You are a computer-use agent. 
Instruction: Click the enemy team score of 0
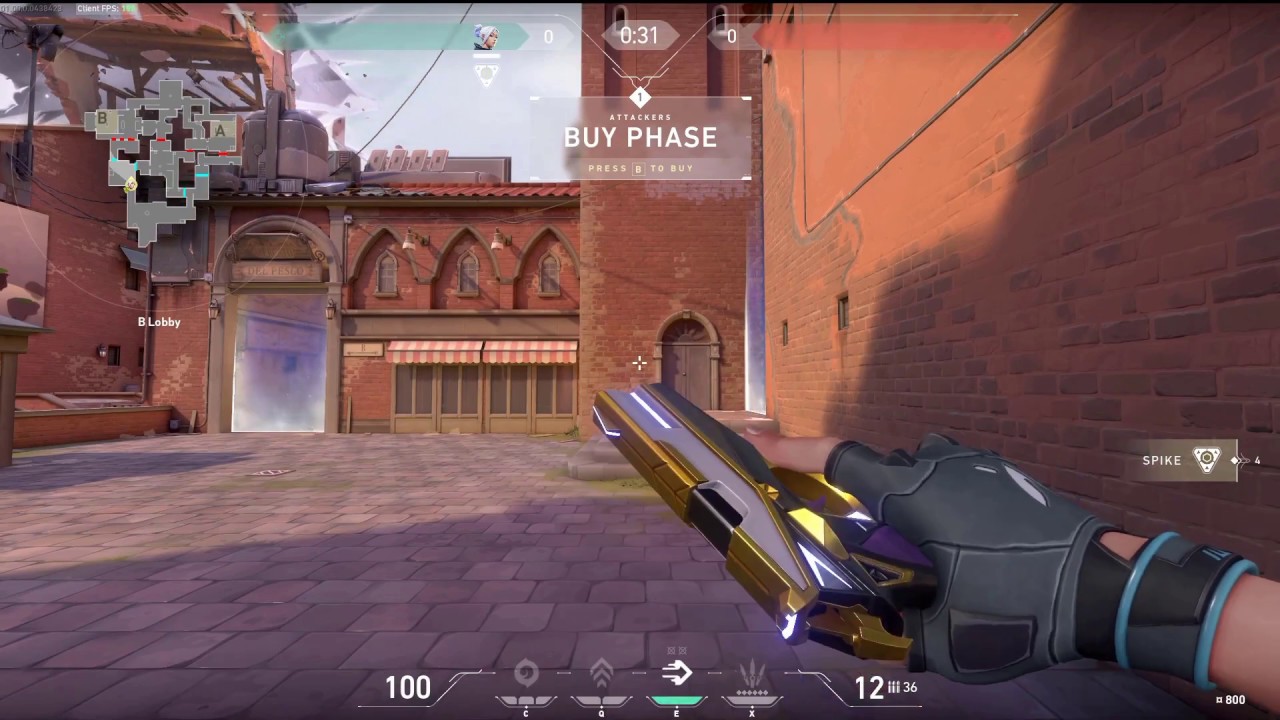point(731,36)
